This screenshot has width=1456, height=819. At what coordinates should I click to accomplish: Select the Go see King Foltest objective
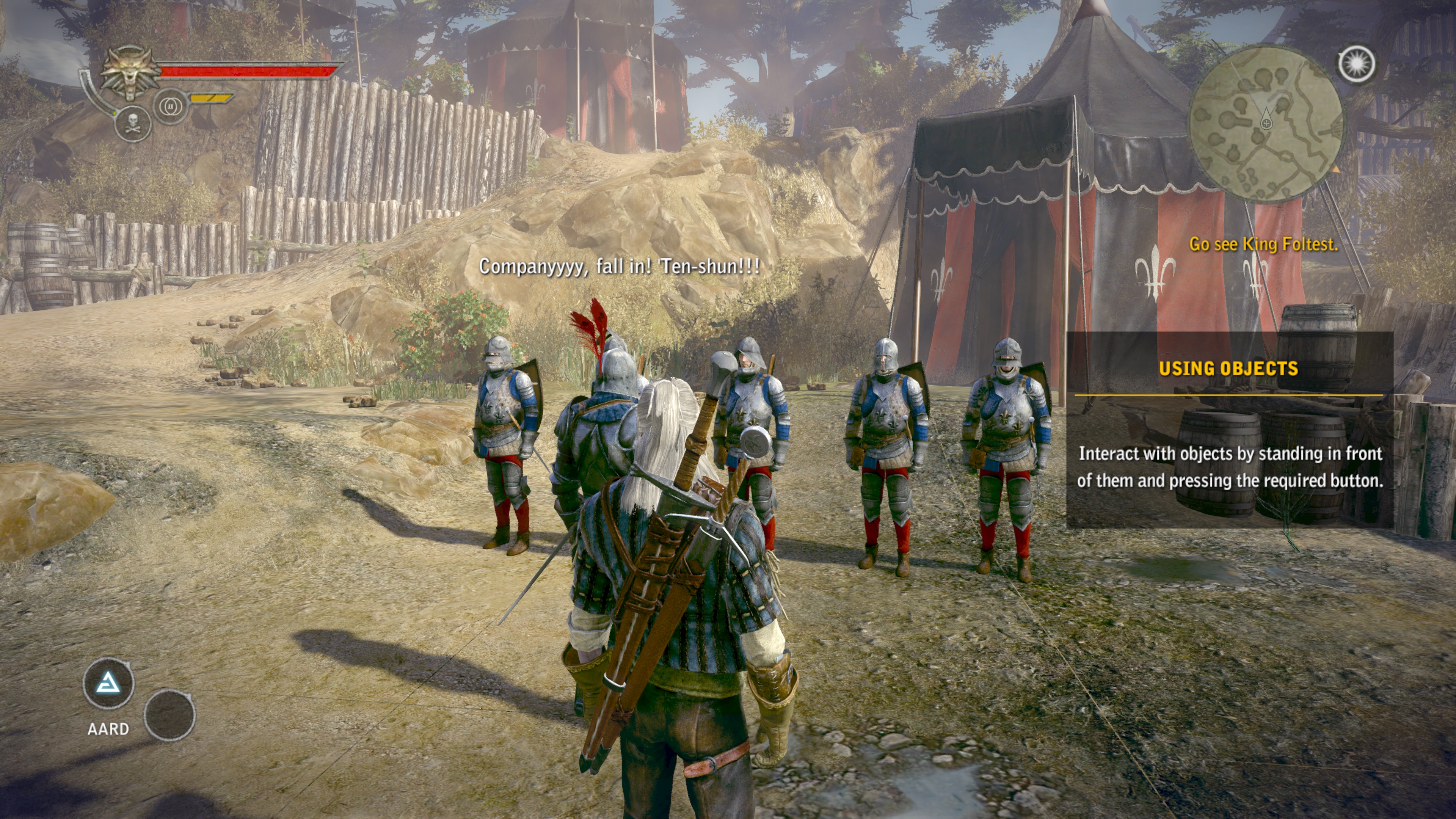coord(1263,244)
